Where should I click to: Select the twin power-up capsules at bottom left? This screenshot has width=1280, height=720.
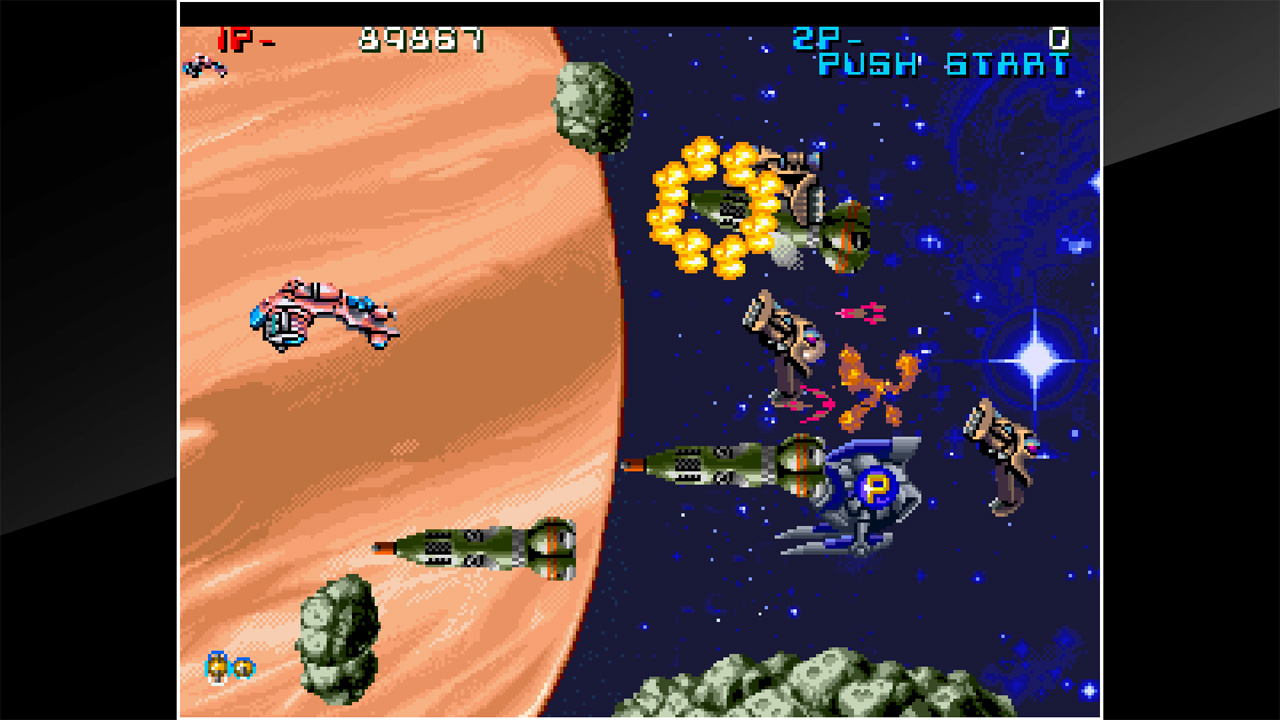coord(228,665)
